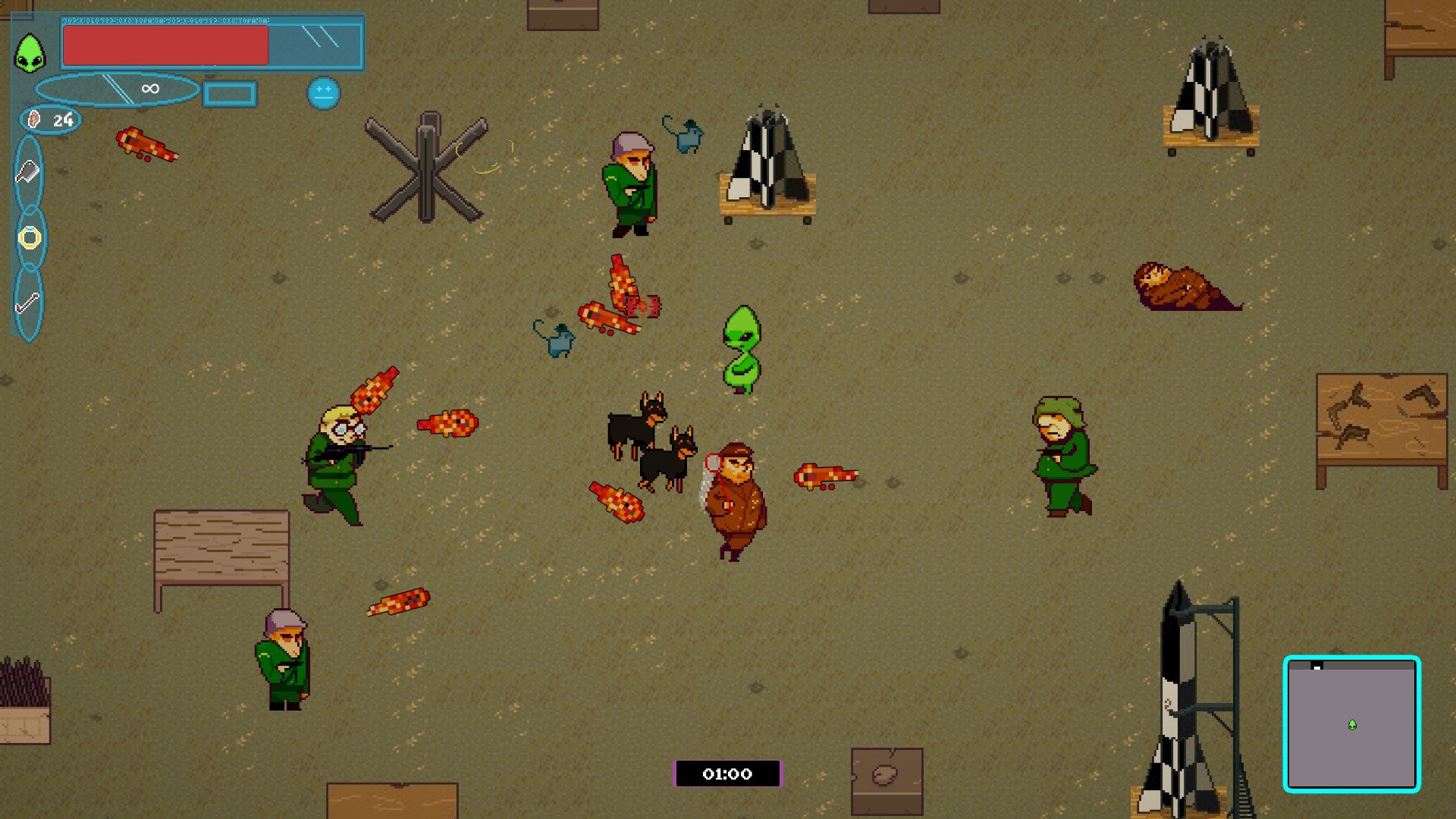The width and height of the screenshot is (1456, 819).
Task: Click the white objective marker on the minimap
Action: (x=1316, y=667)
